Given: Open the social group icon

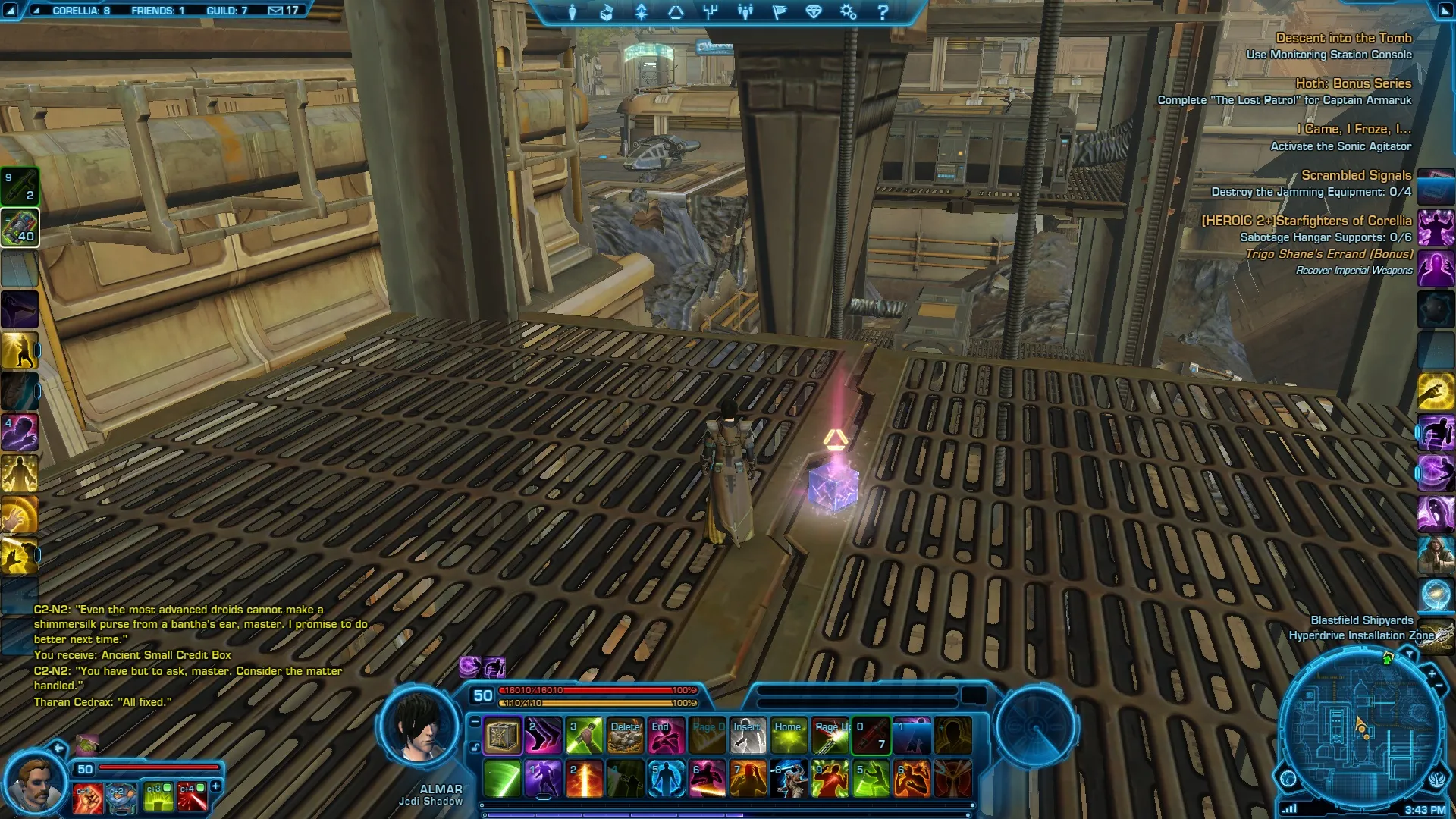Looking at the screenshot, I should [x=745, y=12].
